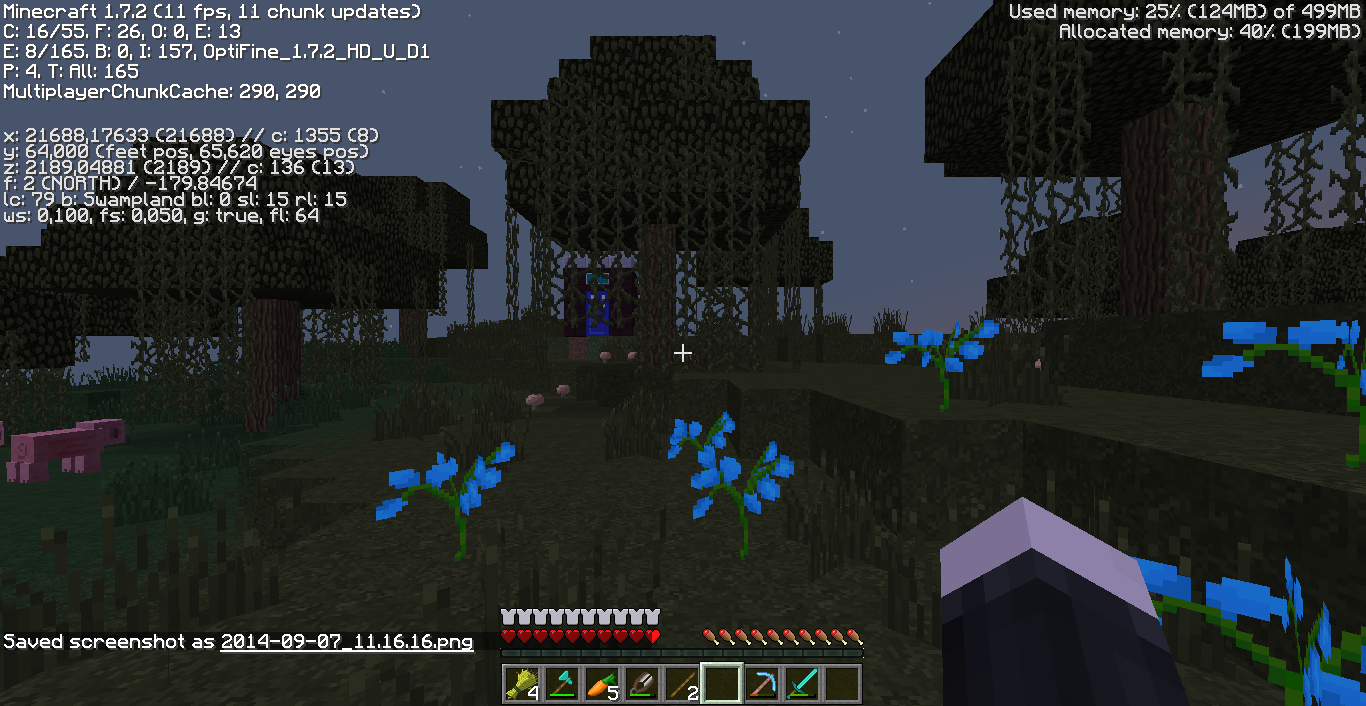Select the diamond pickaxe slot

[761, 683]
